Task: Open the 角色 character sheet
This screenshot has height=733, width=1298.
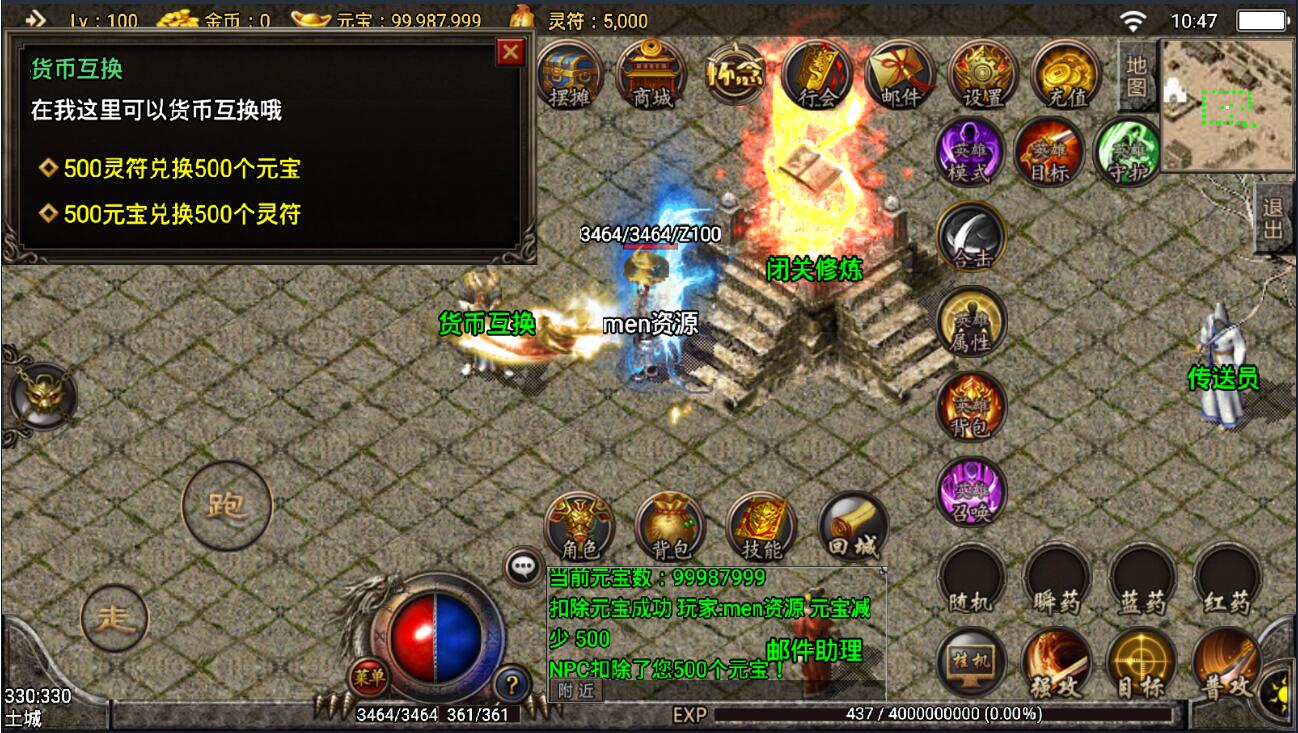Action: 579,526
